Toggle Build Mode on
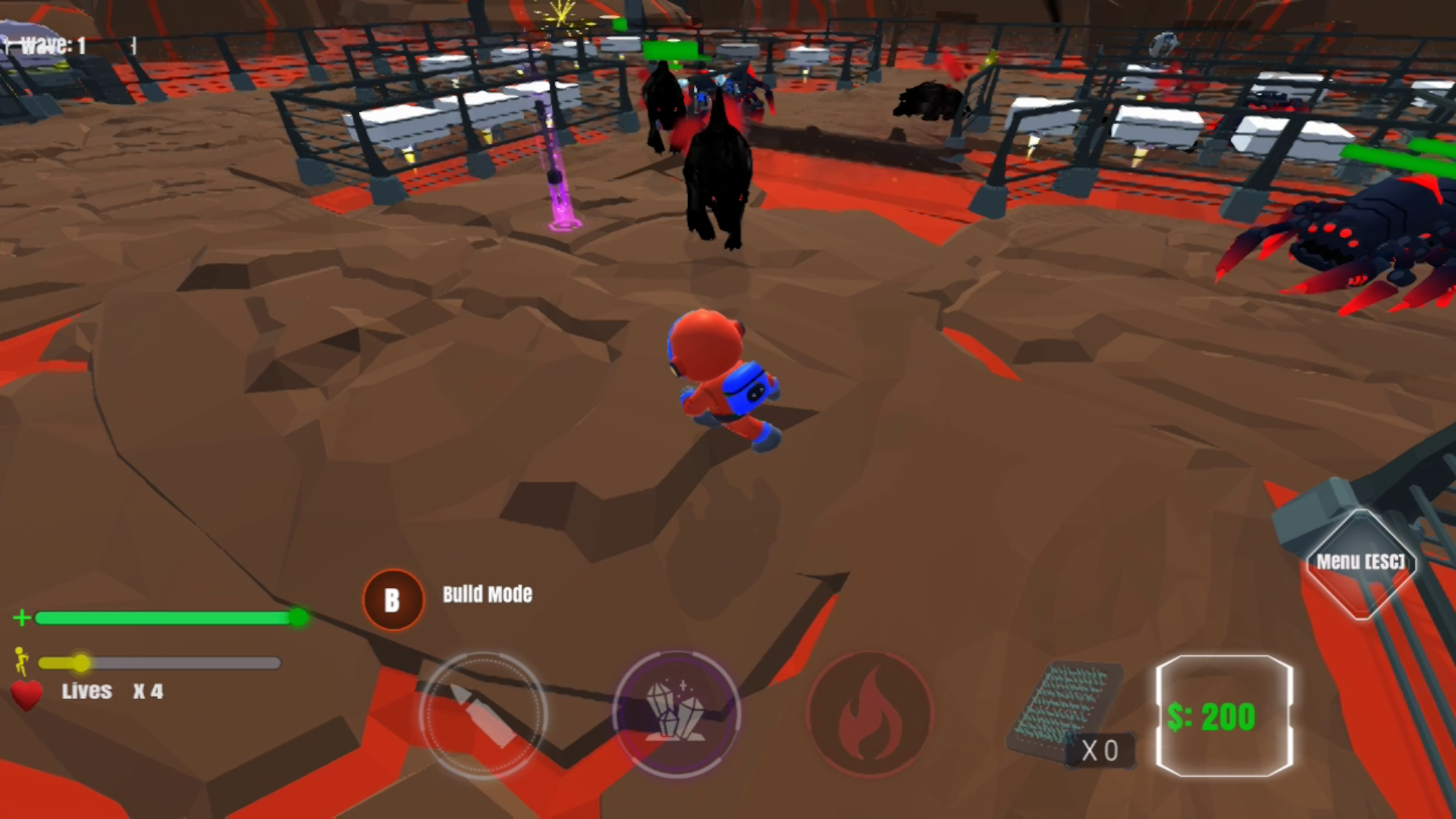This screenshot has width=1456, height=819. point(392,600)
